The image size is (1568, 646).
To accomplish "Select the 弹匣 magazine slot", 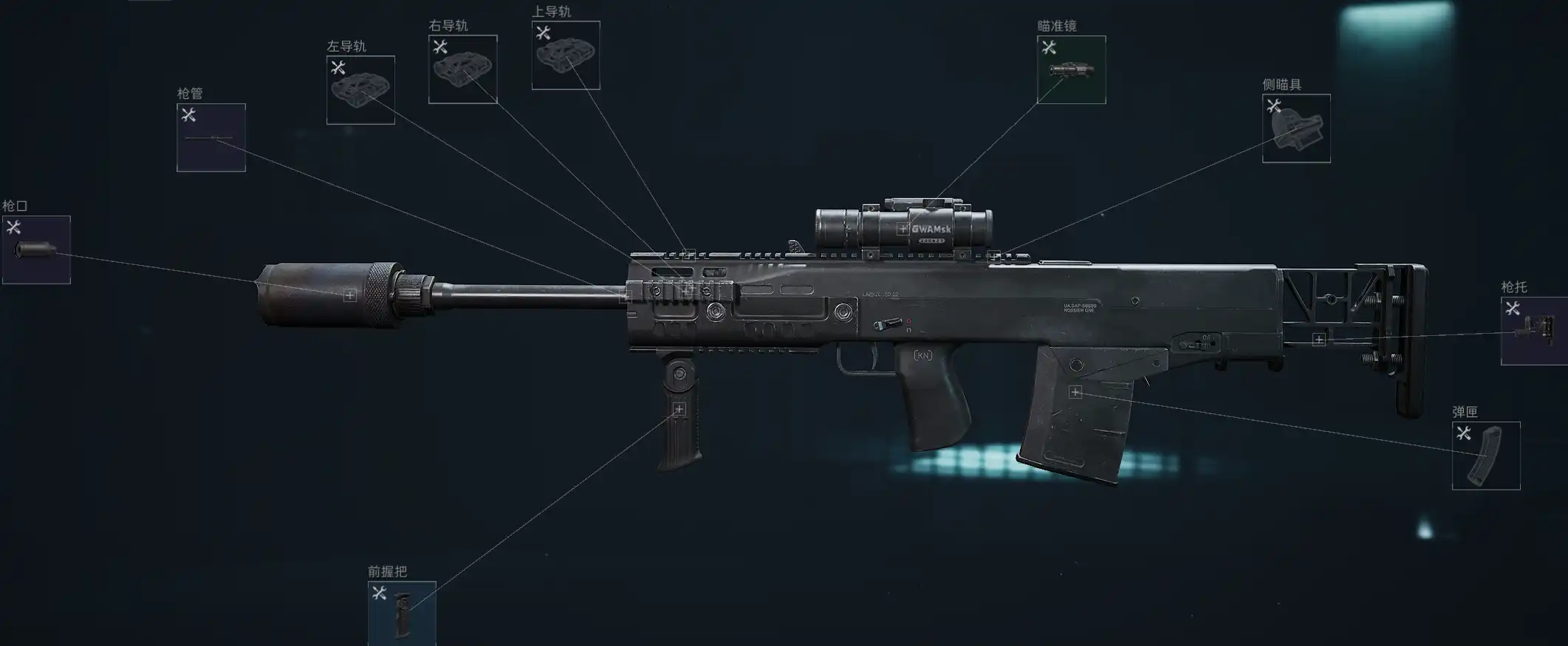I will 1486,456.
